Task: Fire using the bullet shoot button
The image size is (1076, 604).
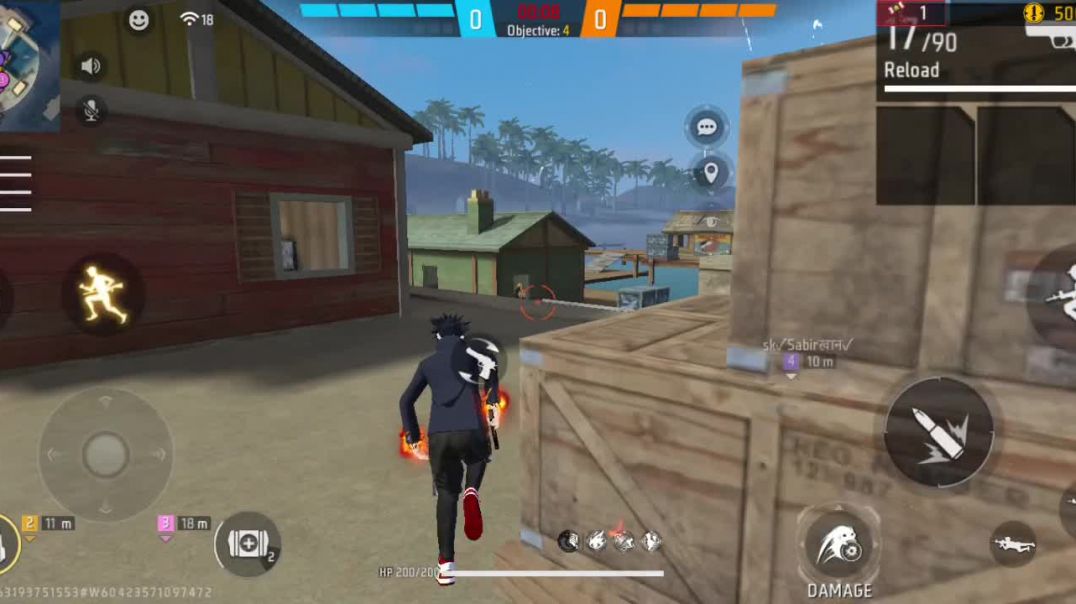Action: pos(938,431)
